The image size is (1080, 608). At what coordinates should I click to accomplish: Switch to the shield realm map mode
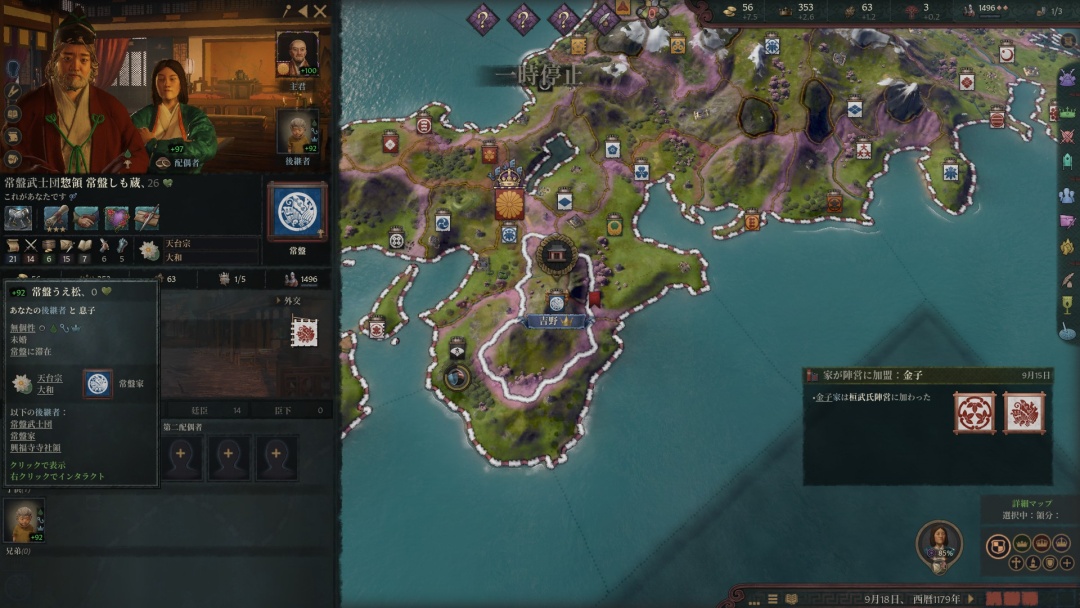(x=997, y=545)
